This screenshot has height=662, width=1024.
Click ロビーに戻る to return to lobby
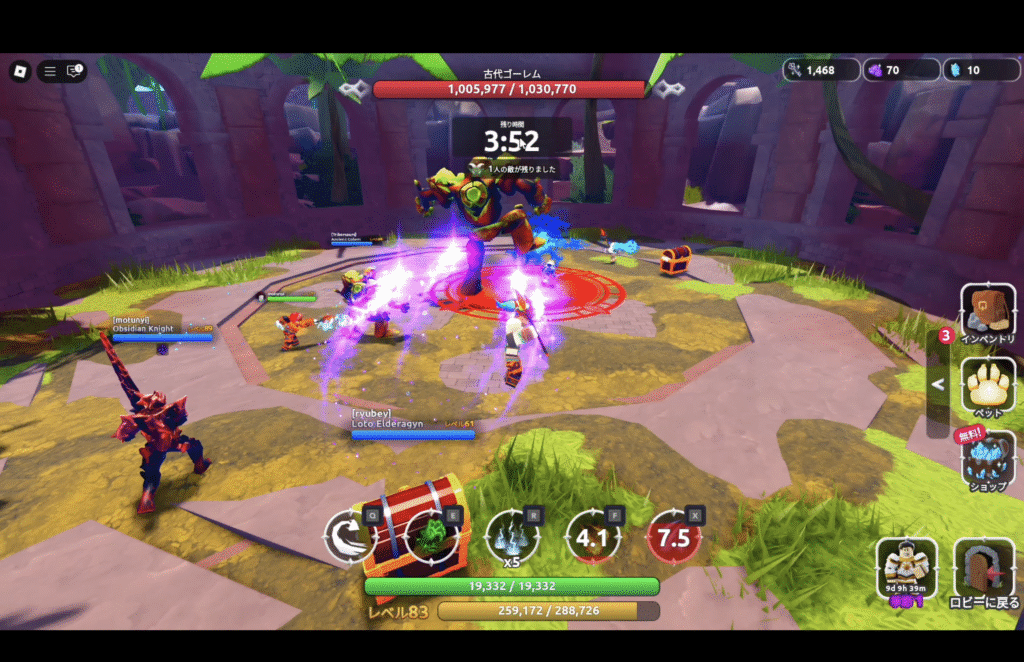coord(984,573)
